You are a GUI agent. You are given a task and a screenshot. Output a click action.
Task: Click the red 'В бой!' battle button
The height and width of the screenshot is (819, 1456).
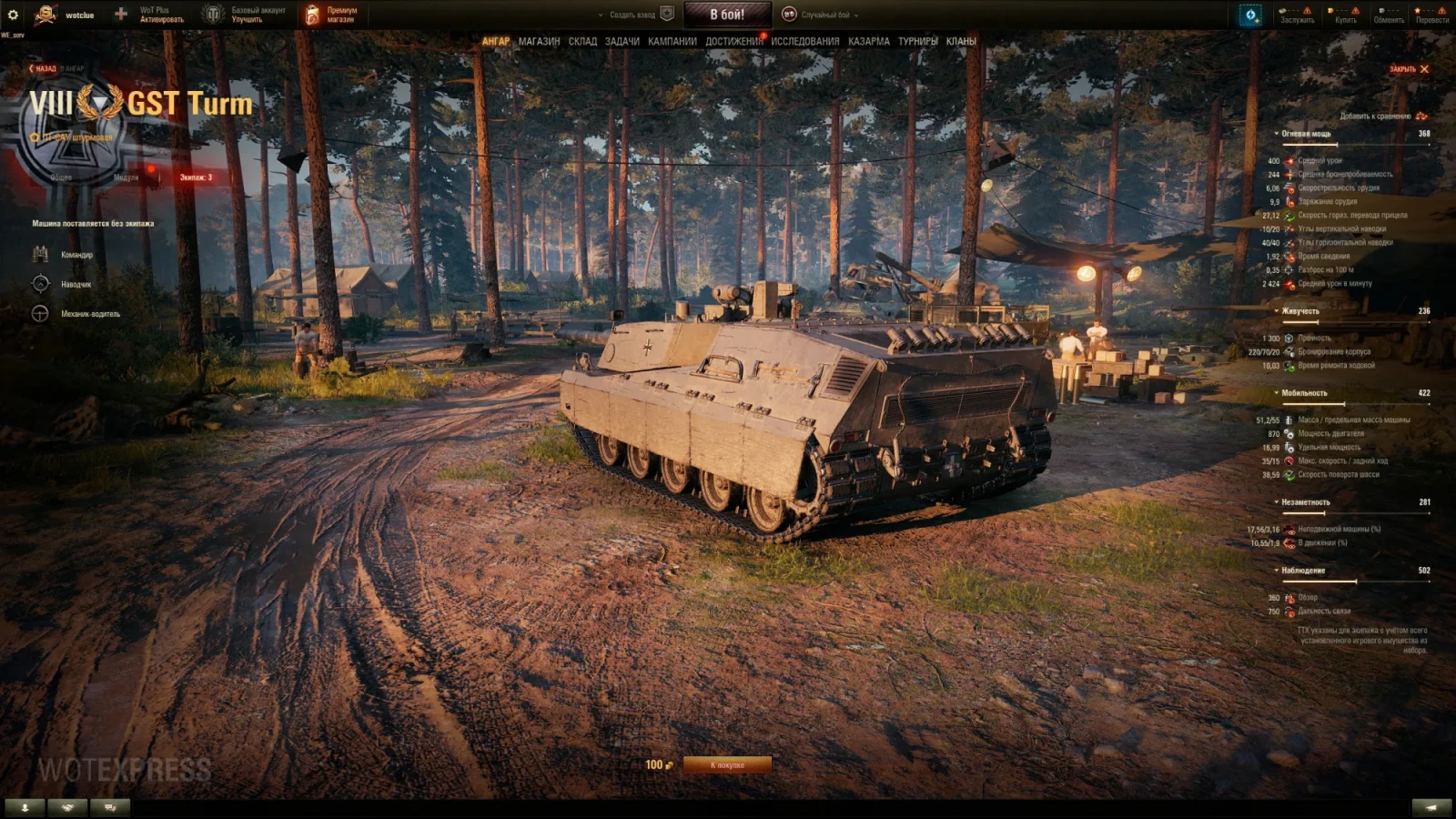(727, 15)
